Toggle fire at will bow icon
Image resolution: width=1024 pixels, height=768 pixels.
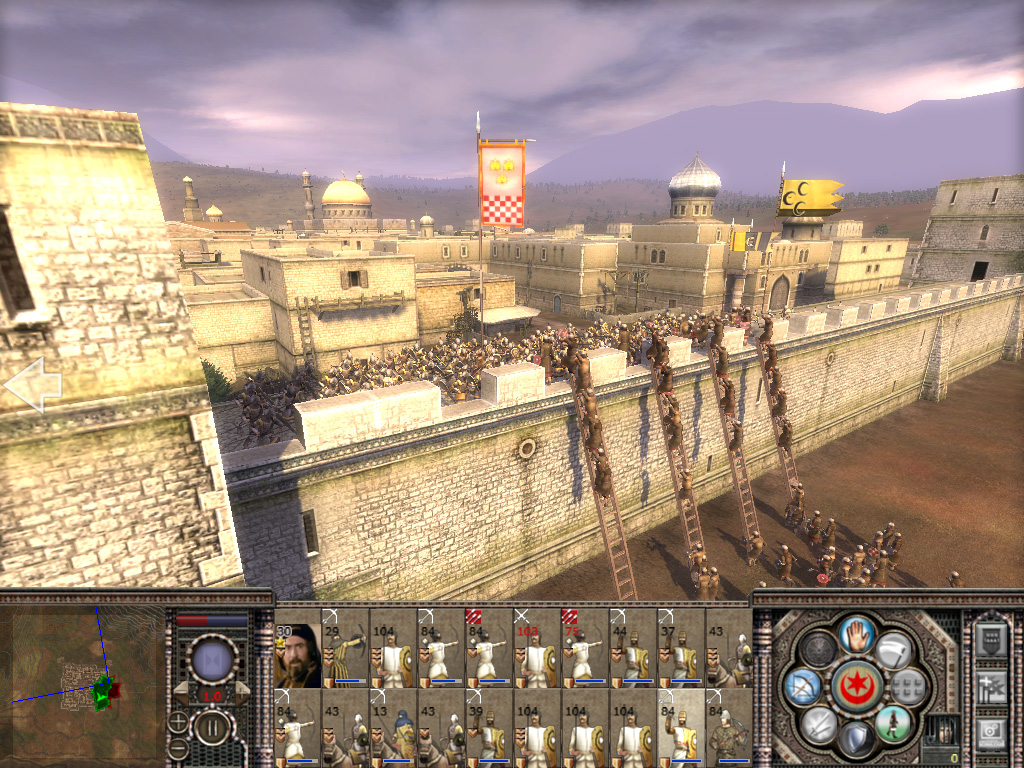[x=802, y=686]
